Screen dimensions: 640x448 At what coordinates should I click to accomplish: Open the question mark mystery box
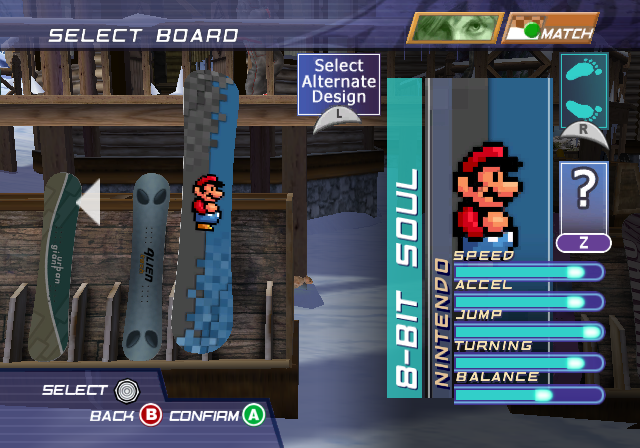pyautogui.click(x=584, y=197)
